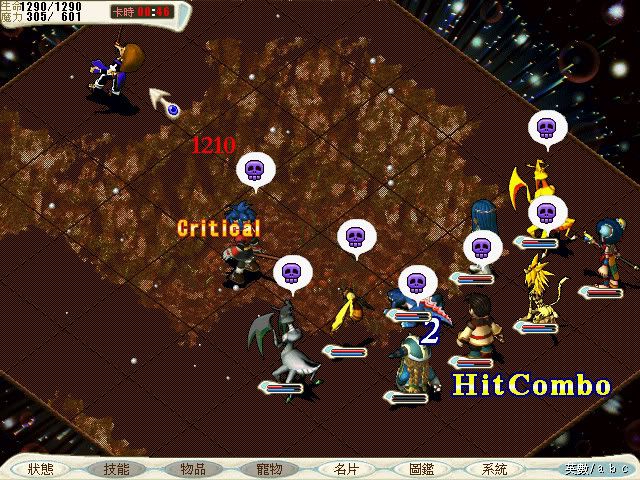Screen dimensions: 640x480
Task: Open the 物品 items menu
Action: click(x=193, y=468)
